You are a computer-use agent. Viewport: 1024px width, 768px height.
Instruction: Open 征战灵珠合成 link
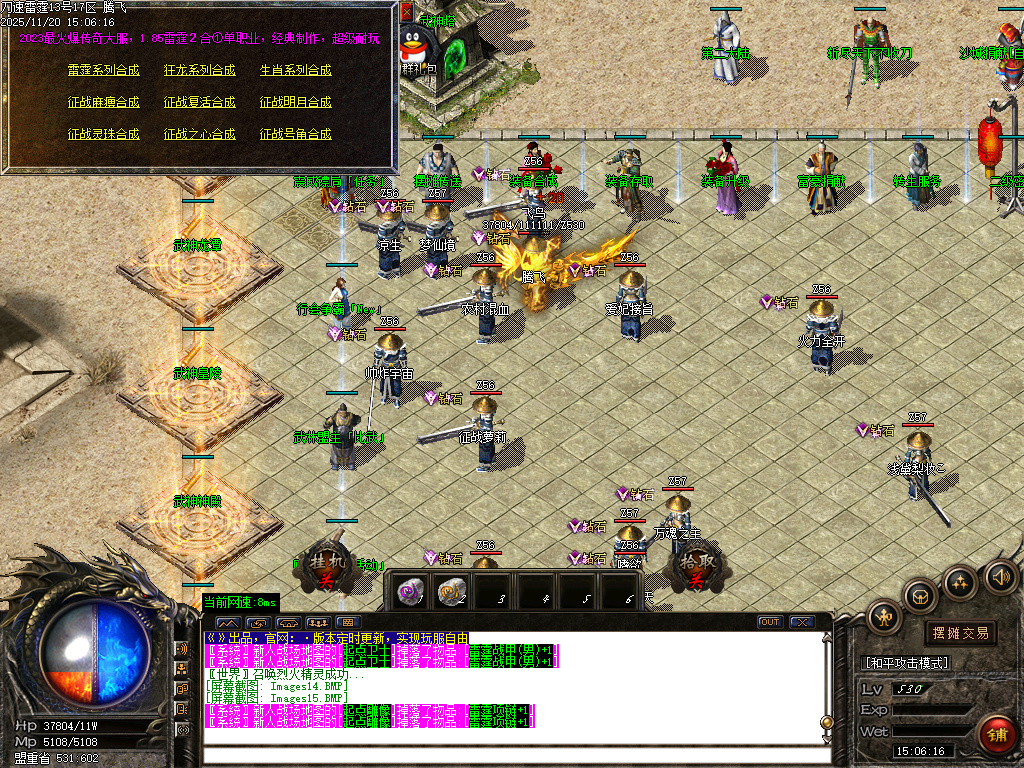coord(103,134)
